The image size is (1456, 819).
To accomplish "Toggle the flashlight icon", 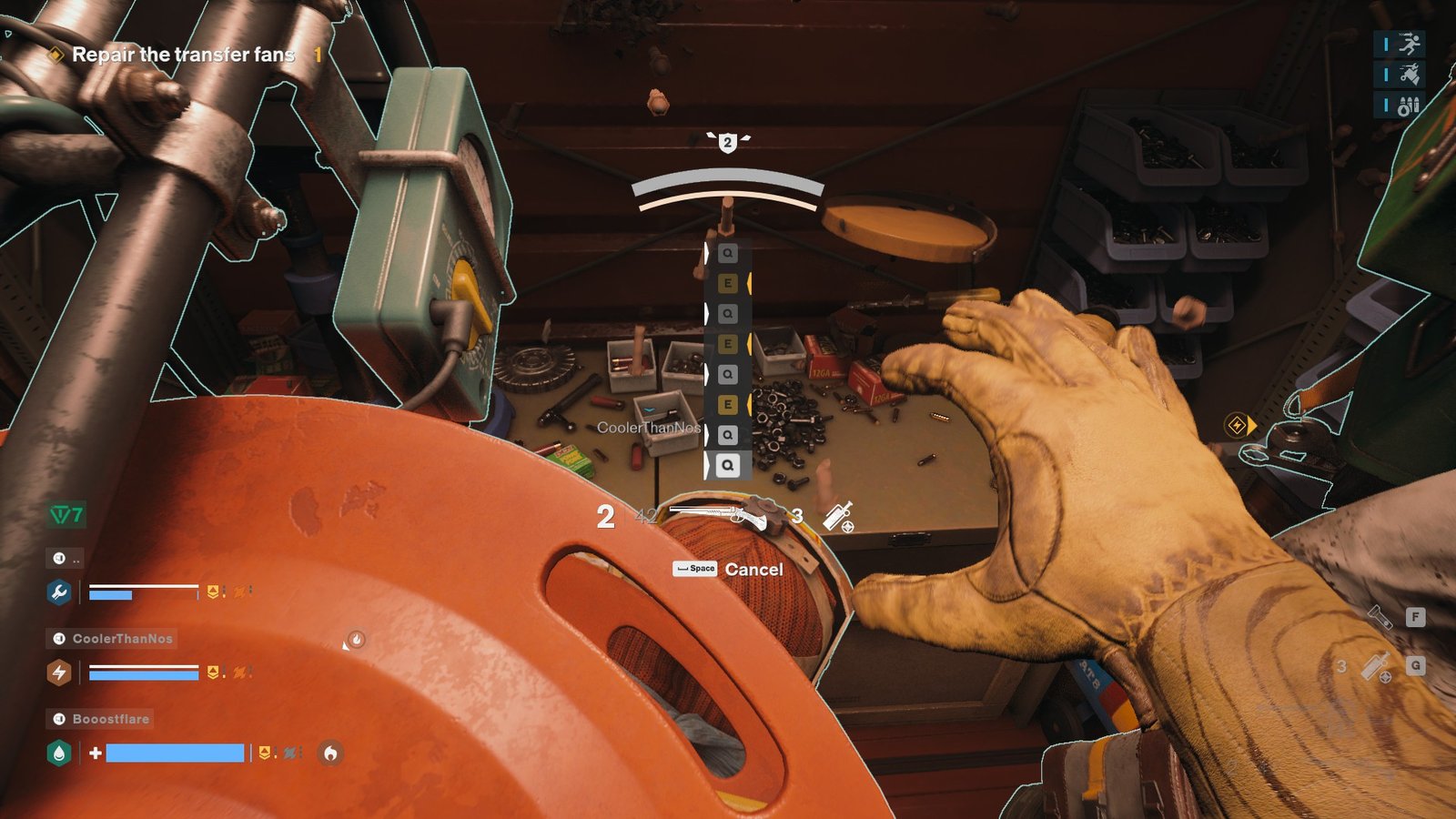I will pyautogui.click(x=1381, y=618).
